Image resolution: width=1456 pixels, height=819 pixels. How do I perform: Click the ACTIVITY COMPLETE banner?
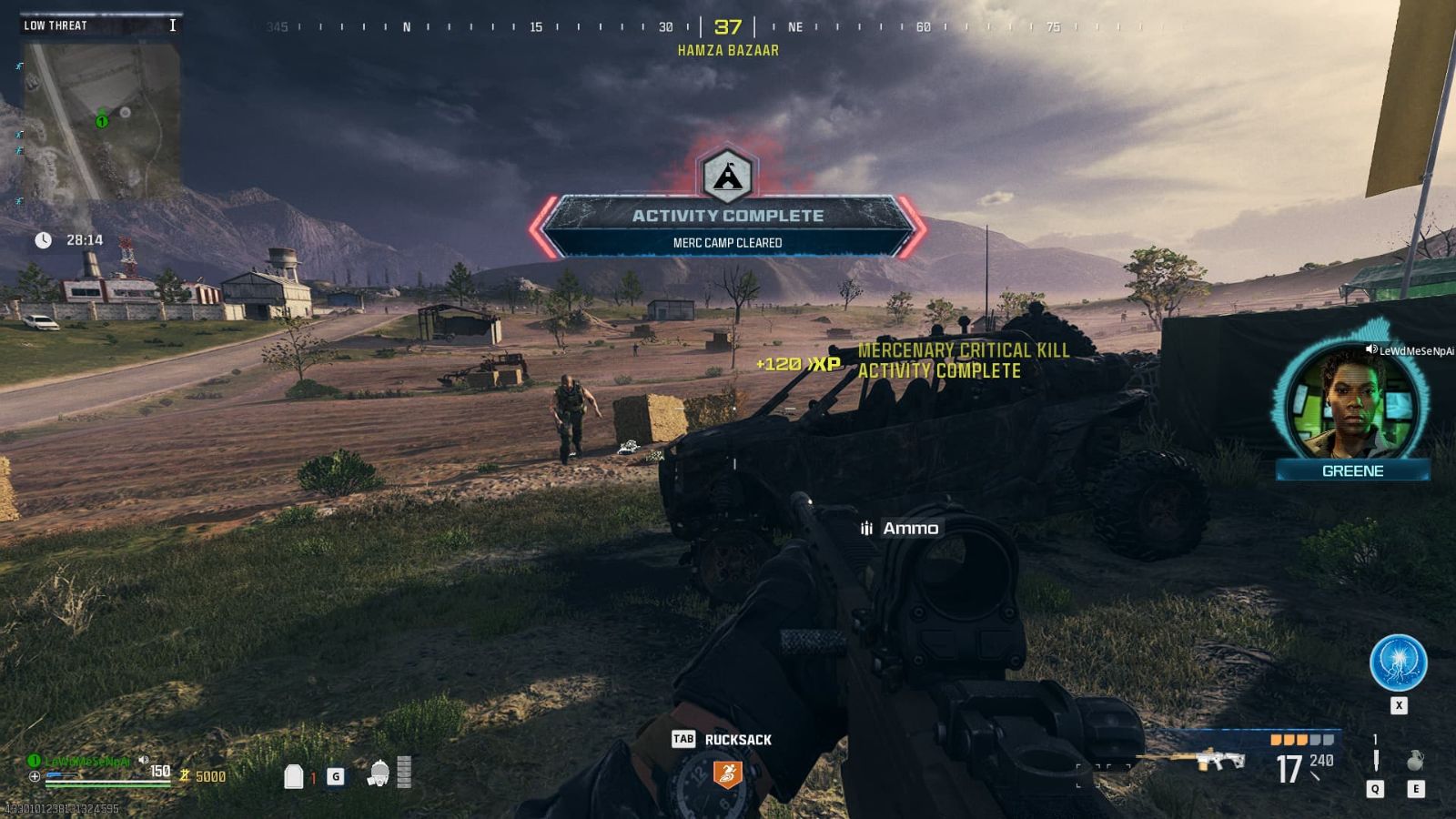point(728,217)
